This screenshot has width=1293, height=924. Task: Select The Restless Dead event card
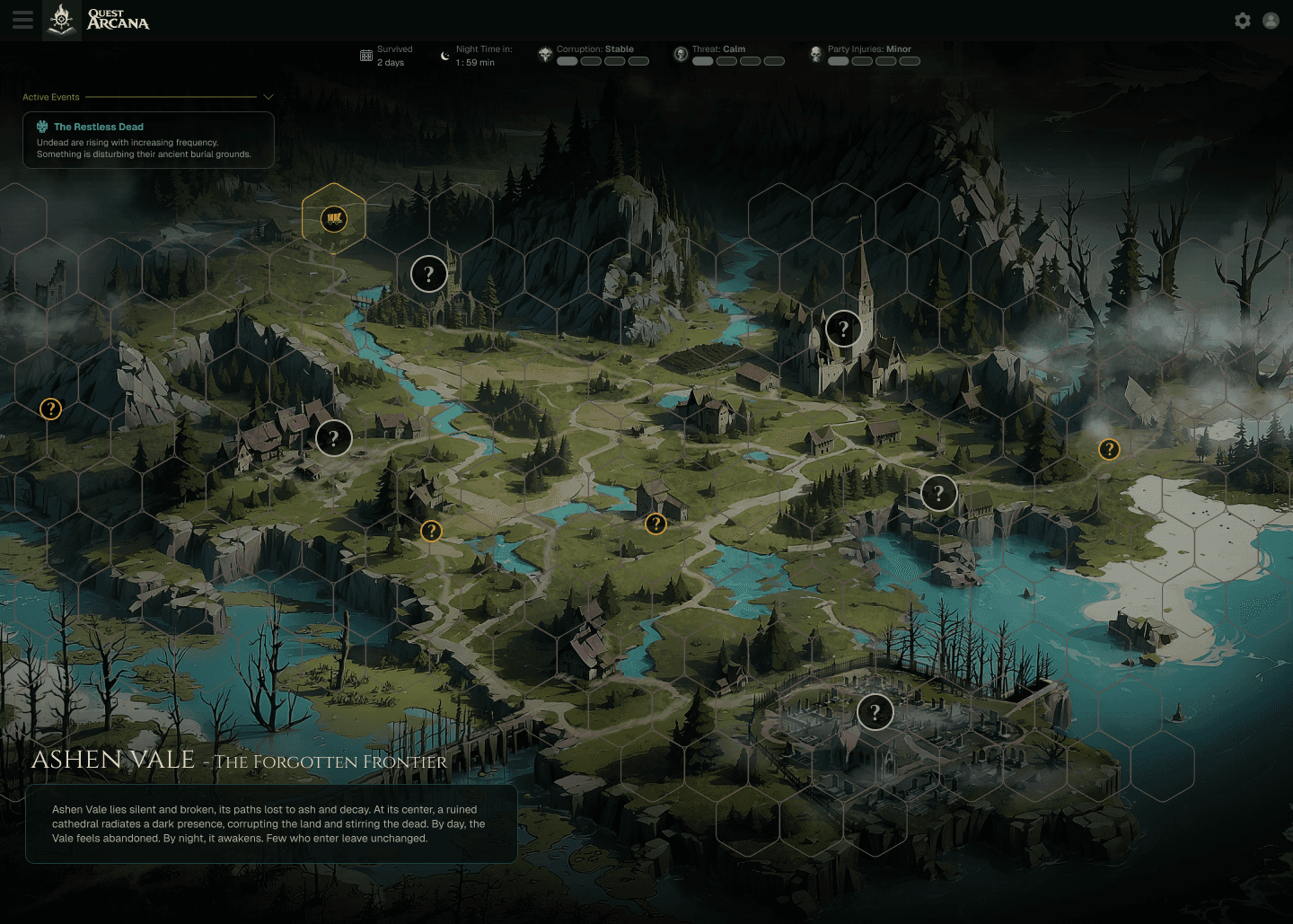tap(148, 140)
